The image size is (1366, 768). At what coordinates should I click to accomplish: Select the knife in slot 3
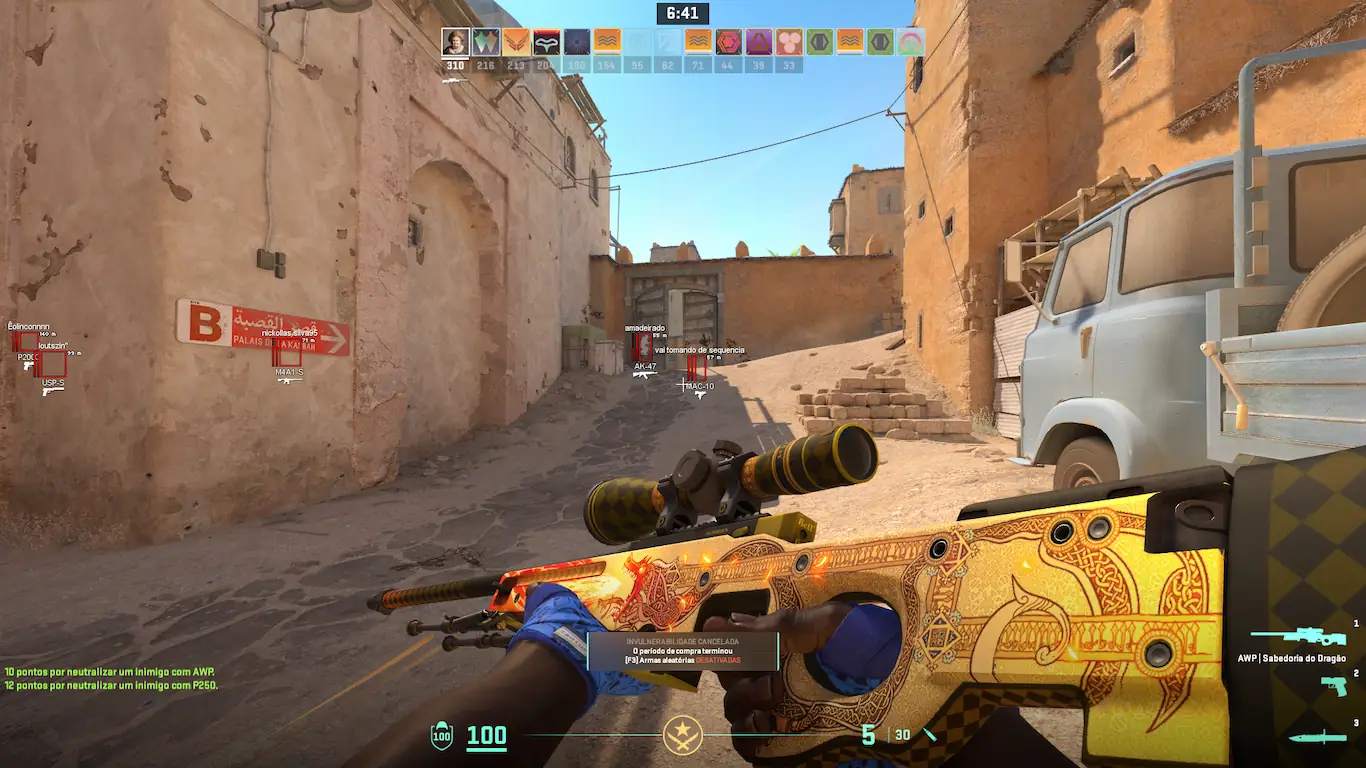[1317, 738]
